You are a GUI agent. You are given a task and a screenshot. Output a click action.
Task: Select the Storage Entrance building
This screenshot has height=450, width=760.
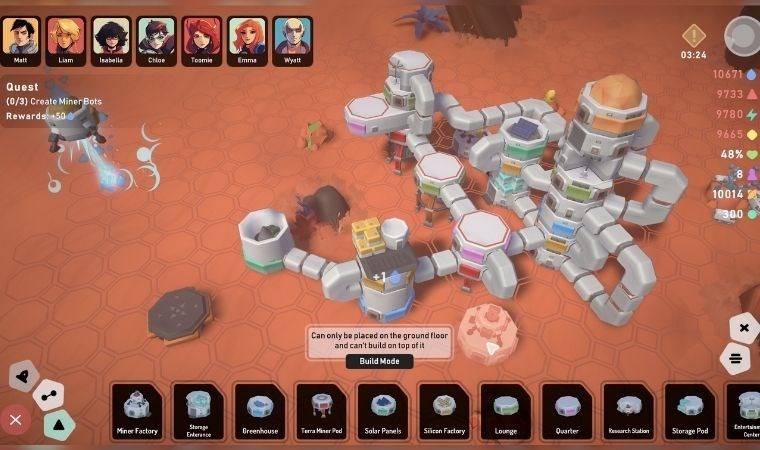(198, 411)
